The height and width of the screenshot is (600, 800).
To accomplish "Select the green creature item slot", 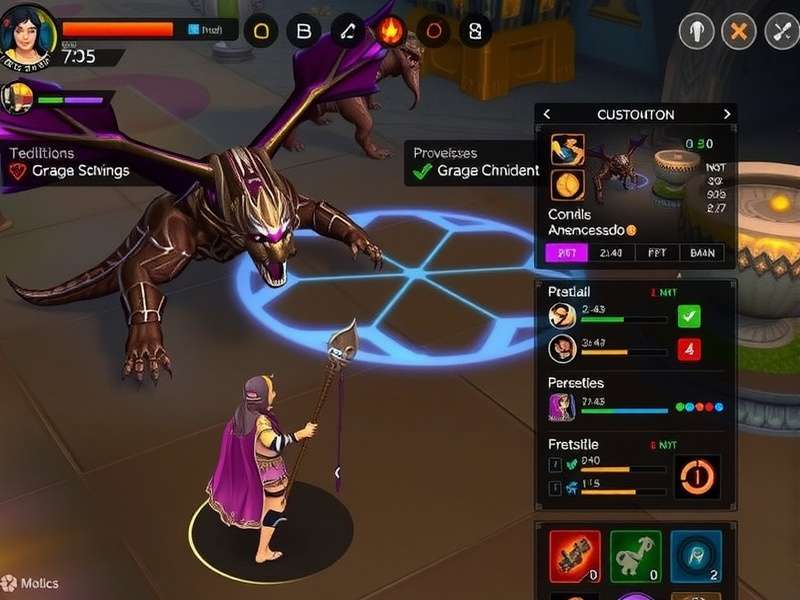I will click(x=635, y=556).
